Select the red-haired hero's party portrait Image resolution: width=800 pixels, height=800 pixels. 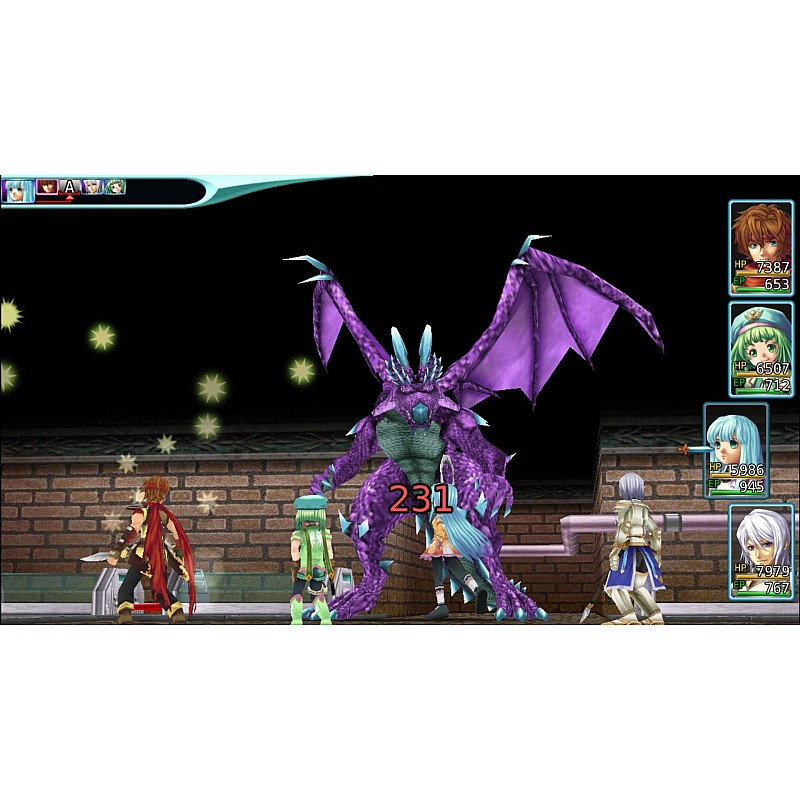[760, 247]
